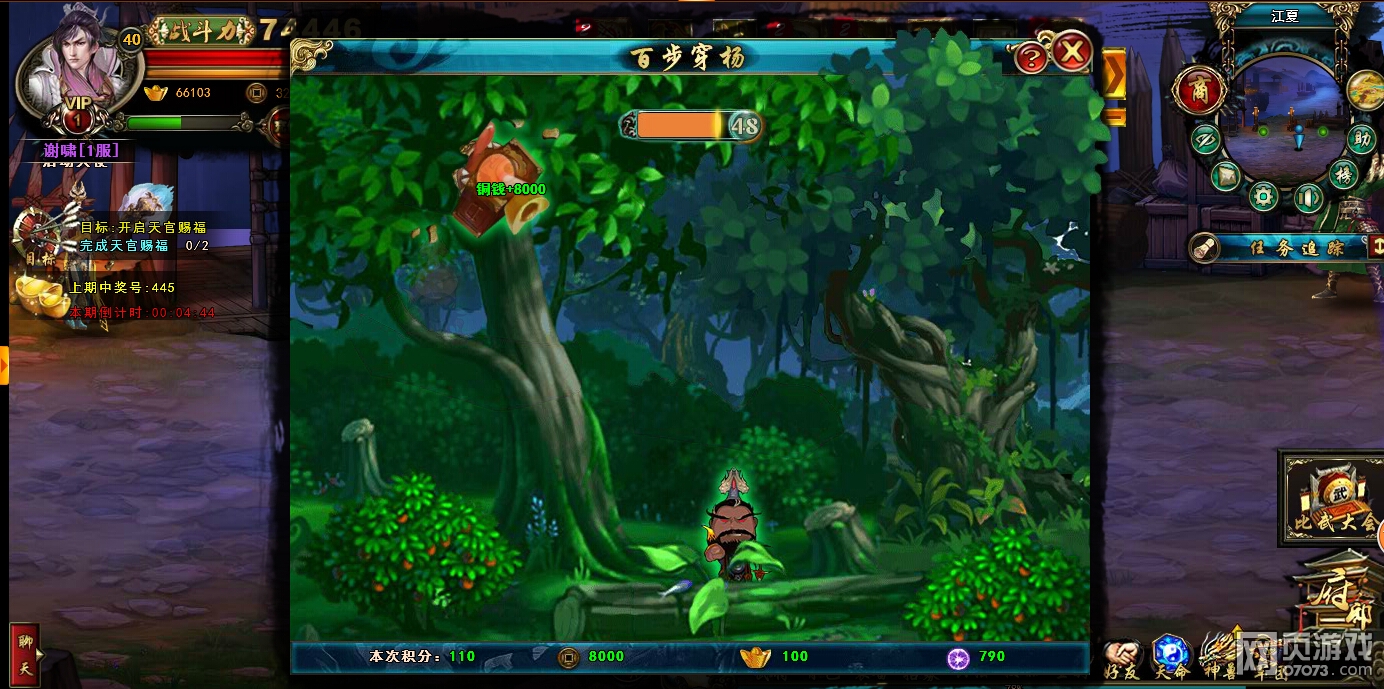Image resolution: width=1384 pixels, height=689 pixels.
Task: Toggle the sound speaker icon
Action: point(1308,197)
